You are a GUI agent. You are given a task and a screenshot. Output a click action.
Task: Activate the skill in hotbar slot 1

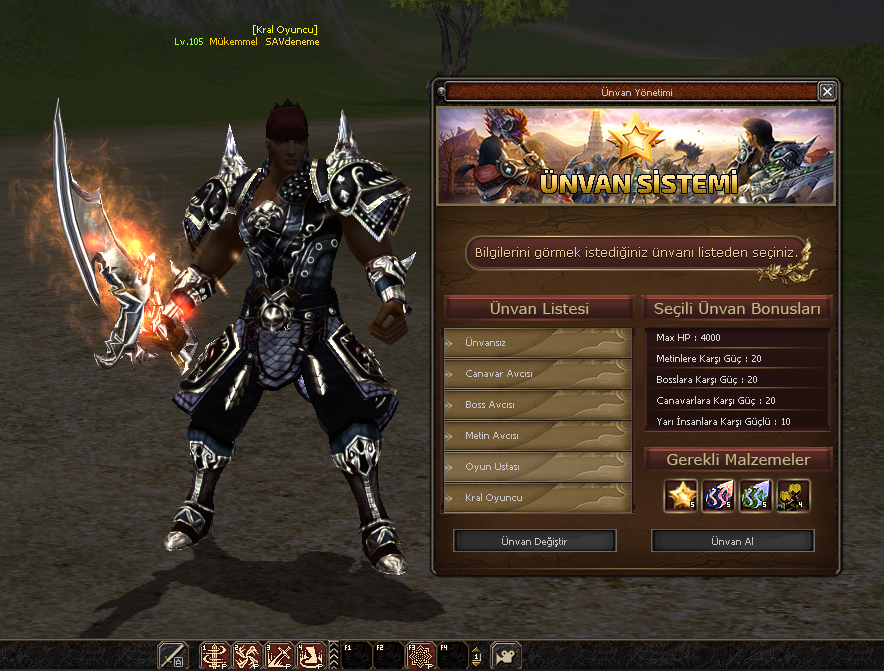tap(215, 656)
